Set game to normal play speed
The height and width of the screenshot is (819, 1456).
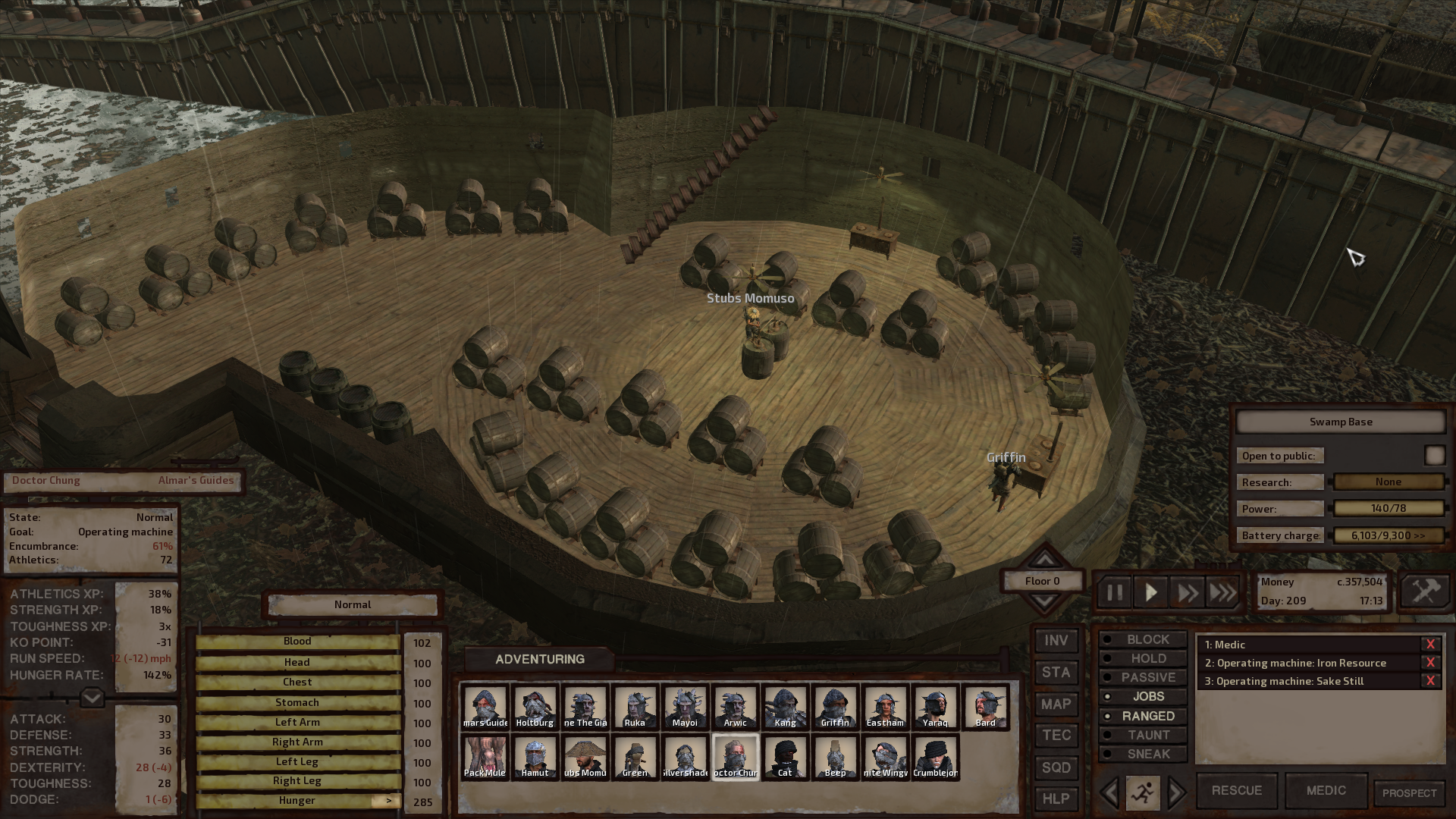1150,592
